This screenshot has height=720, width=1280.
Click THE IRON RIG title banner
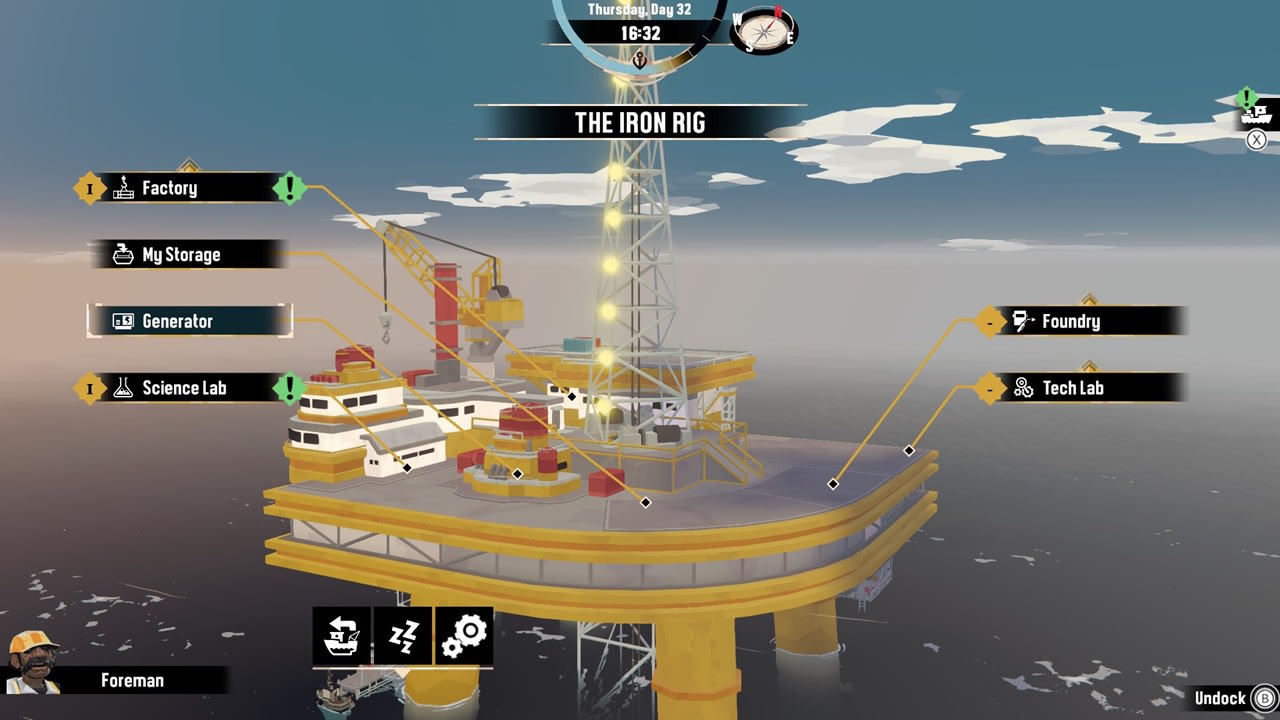coord(640,123)
